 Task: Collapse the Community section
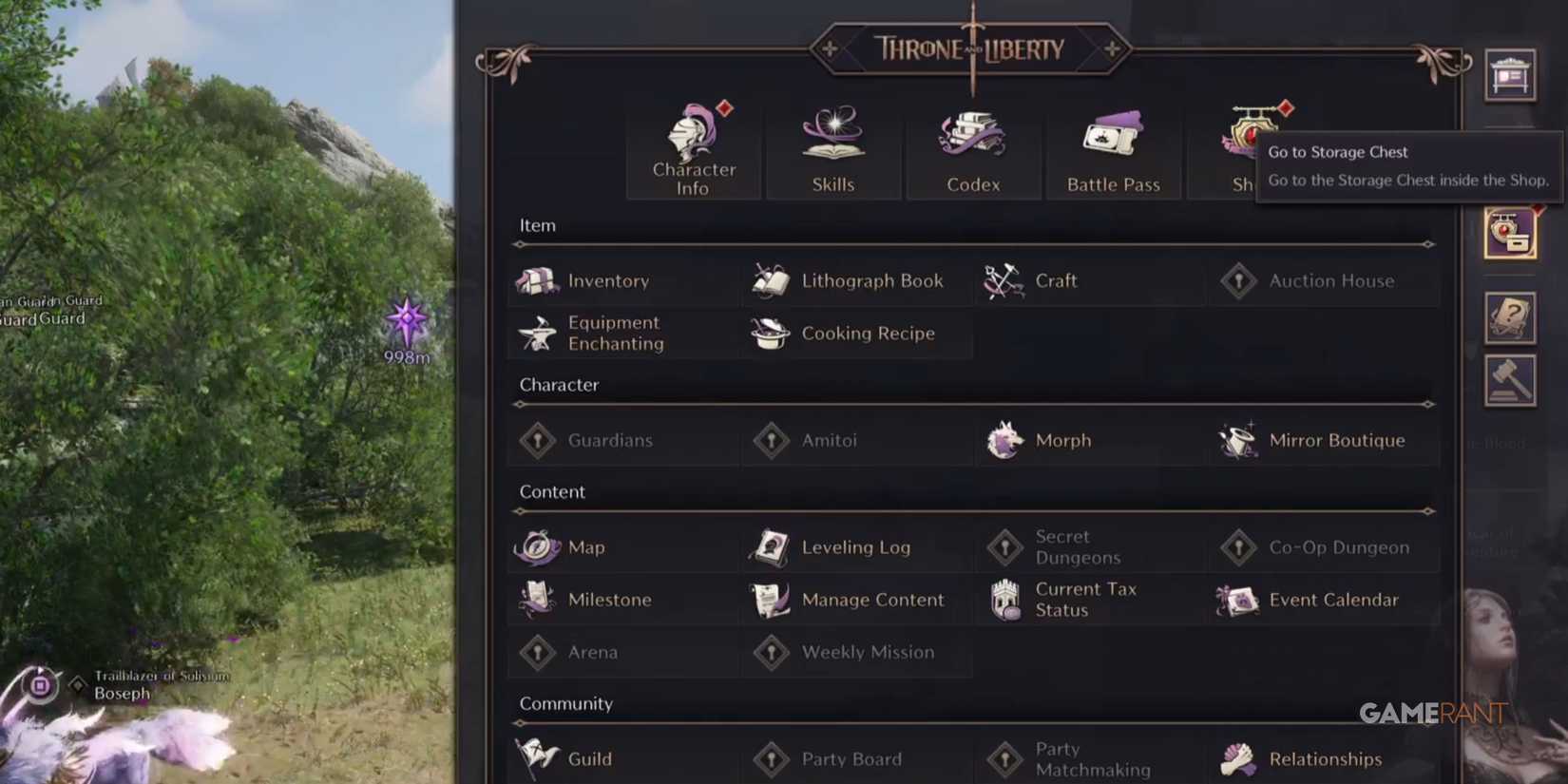pos(566,703)
